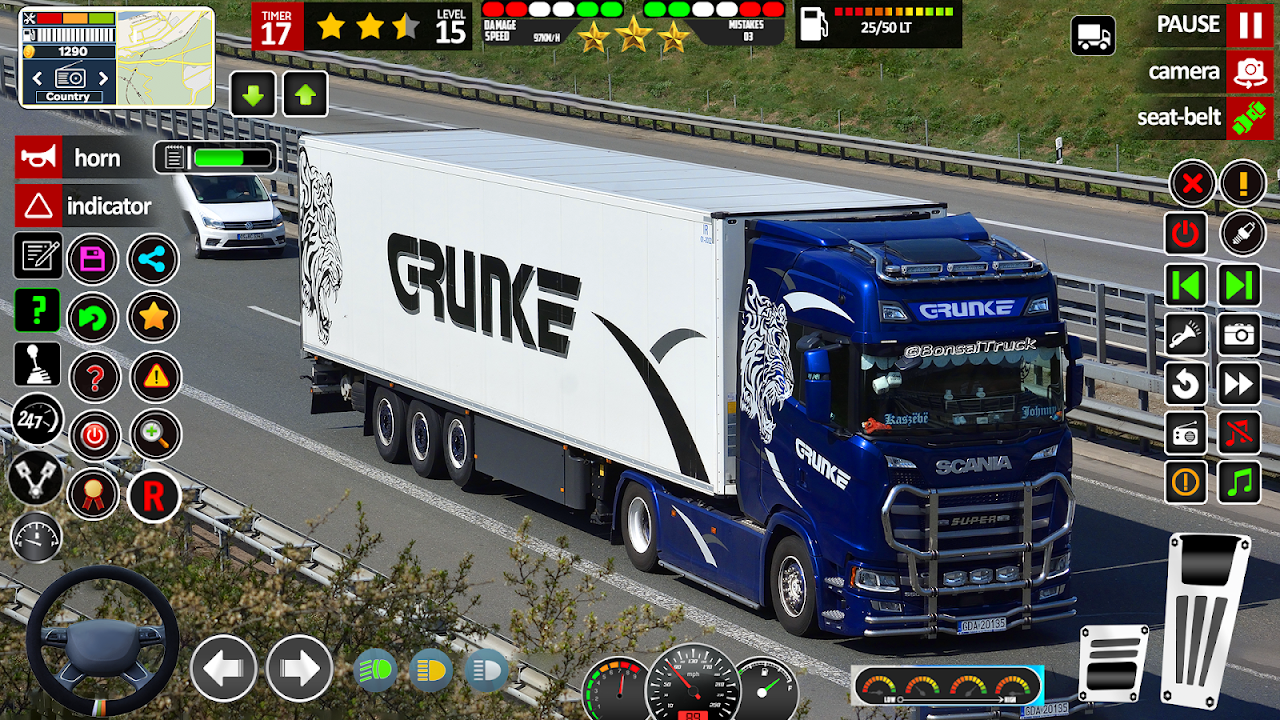Viewport: 1280px width, 720px height.
Task: Open the camera snapshot icon
Action: point(1239,335)
